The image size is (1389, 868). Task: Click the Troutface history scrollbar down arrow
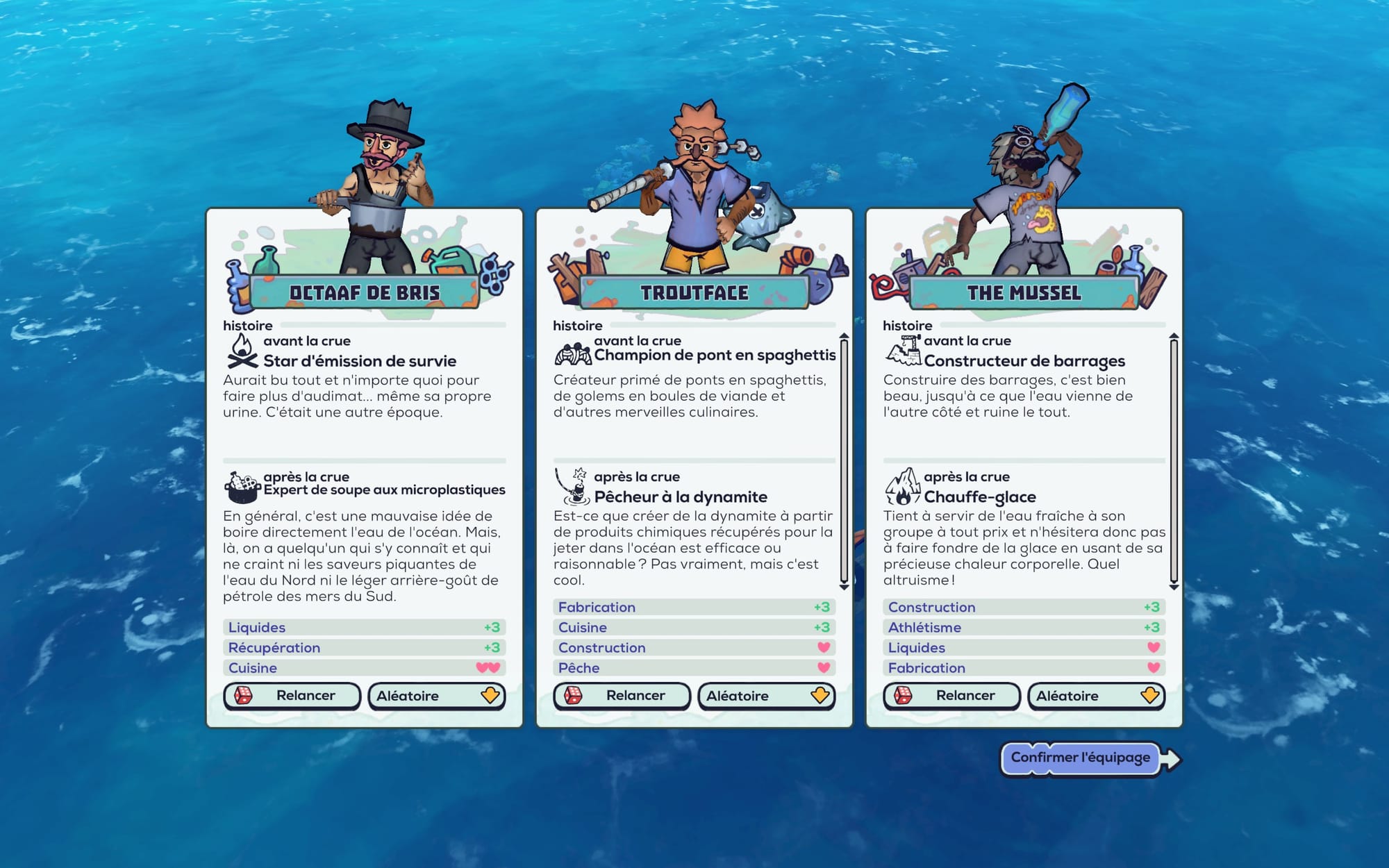coord(844,587)
